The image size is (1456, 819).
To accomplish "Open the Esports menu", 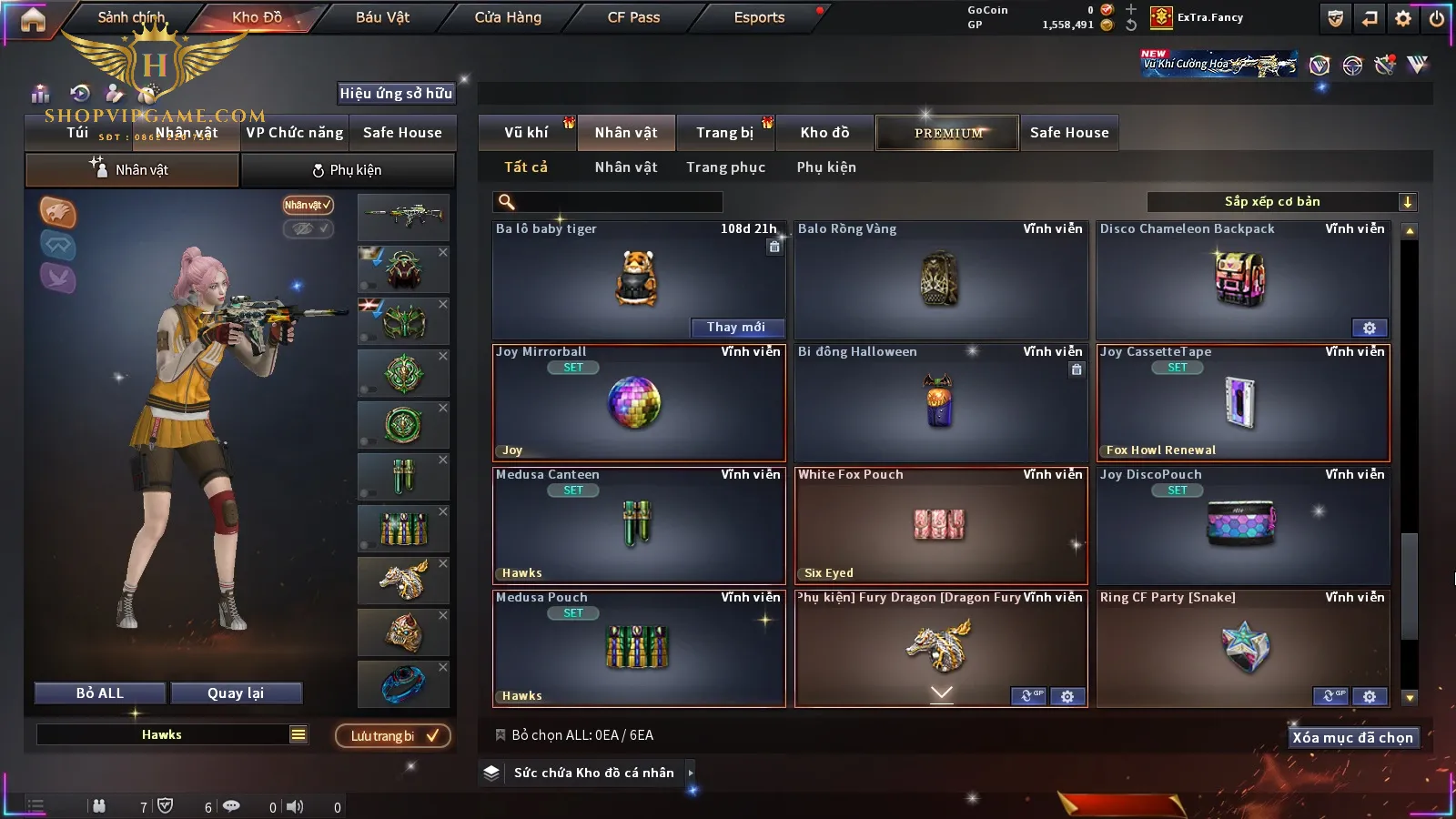I will tap(759, 17).
